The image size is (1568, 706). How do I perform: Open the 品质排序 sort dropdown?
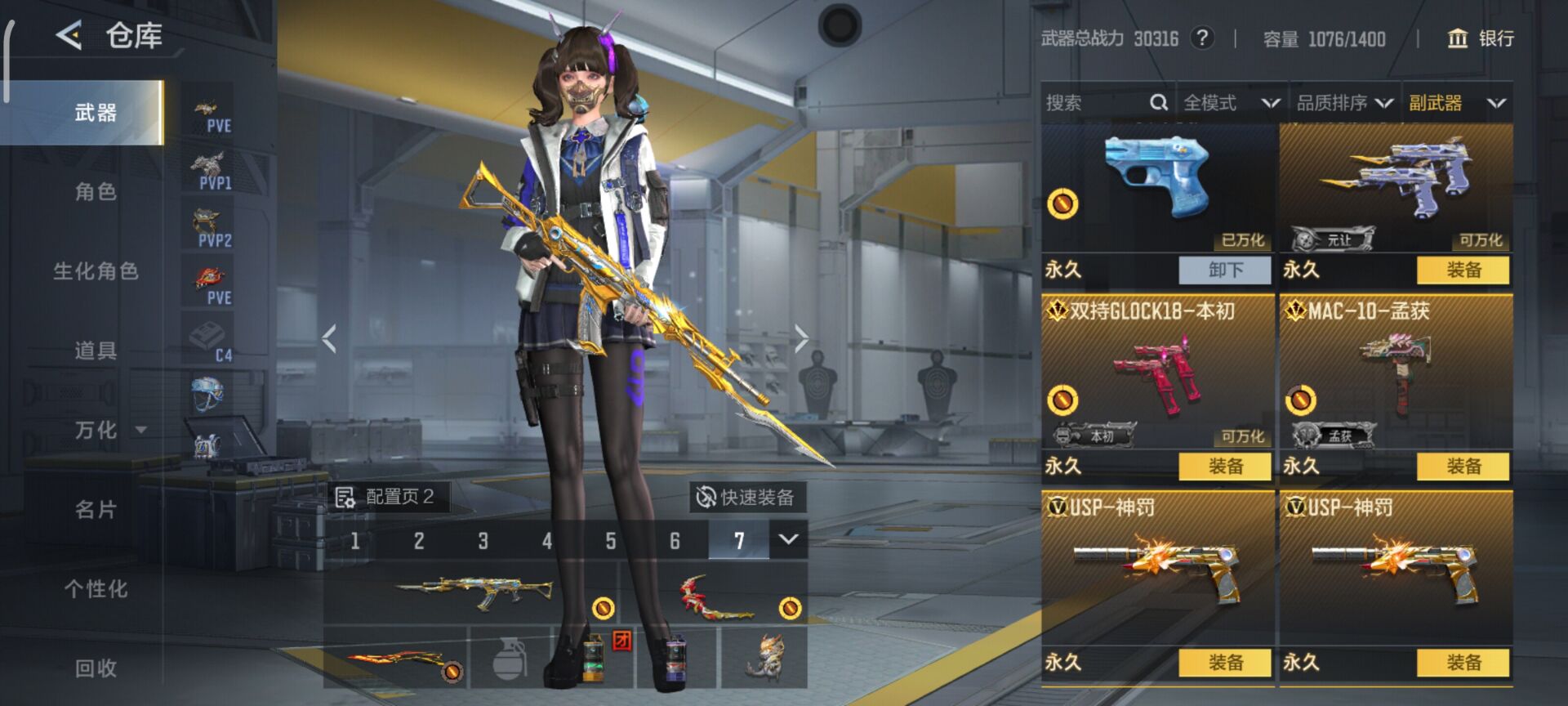[1344, 103]
